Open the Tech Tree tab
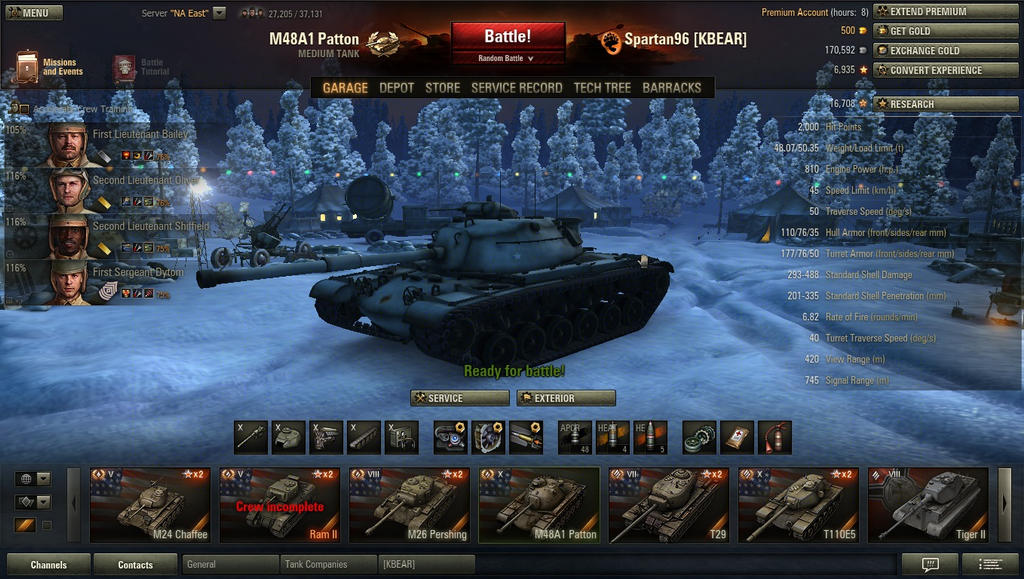 602,88
